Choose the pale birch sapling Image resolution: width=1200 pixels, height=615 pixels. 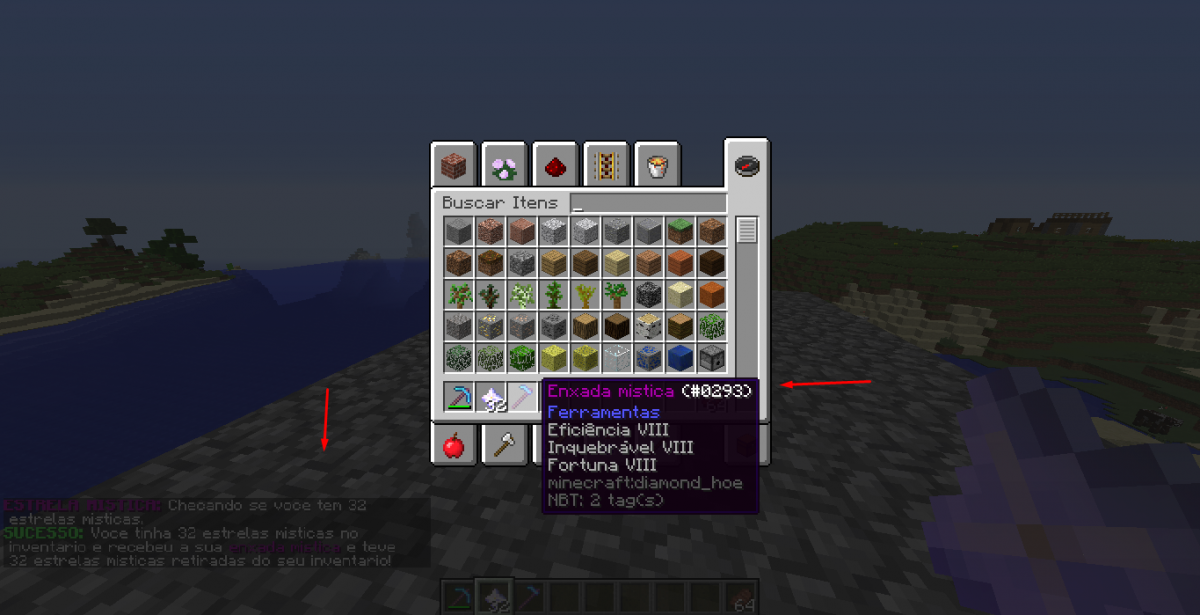point(522,295)
